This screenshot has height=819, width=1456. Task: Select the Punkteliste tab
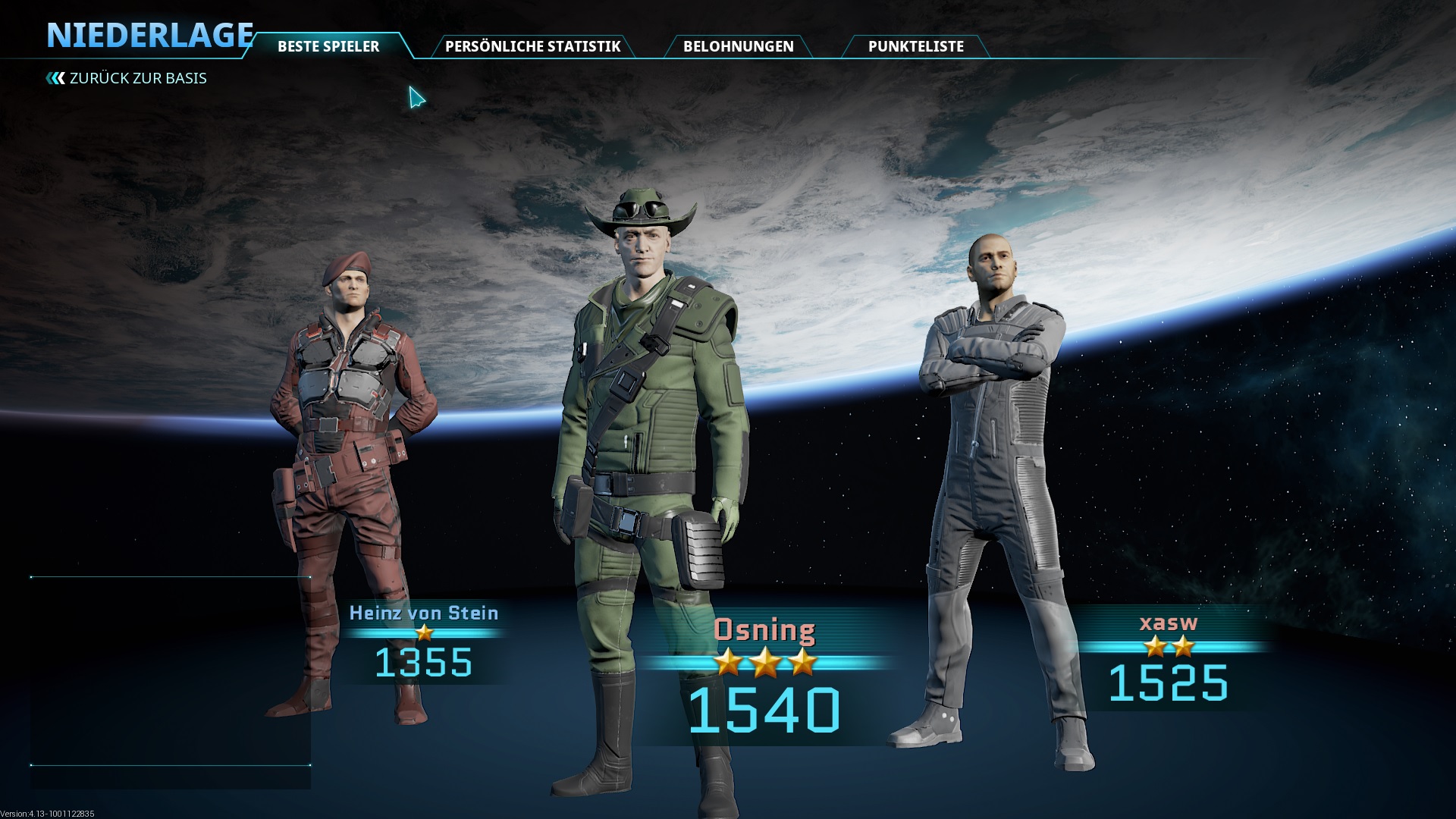915,46
